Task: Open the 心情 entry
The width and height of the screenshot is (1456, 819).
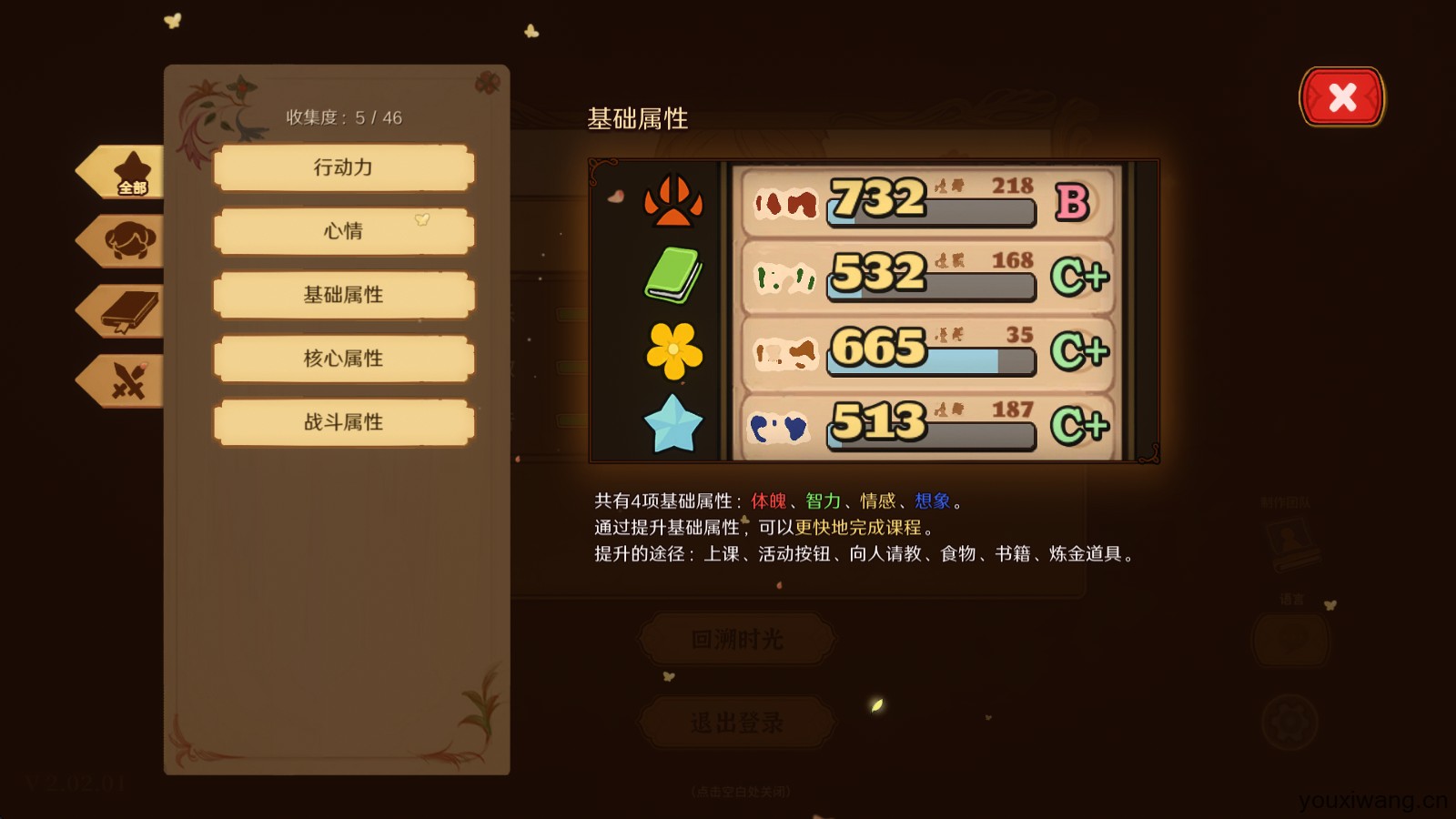Action: tap(343, 231)
